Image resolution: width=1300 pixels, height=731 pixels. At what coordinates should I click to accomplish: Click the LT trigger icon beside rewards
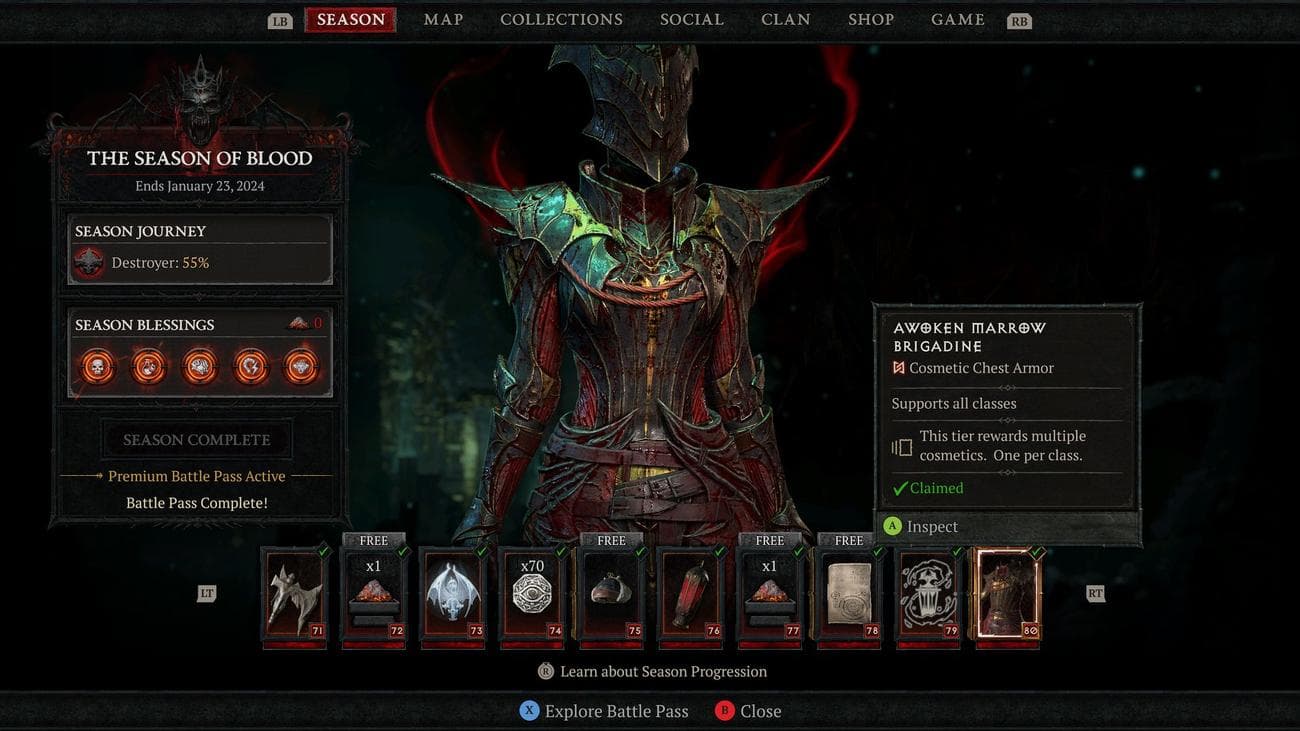(x=204, y=592)
